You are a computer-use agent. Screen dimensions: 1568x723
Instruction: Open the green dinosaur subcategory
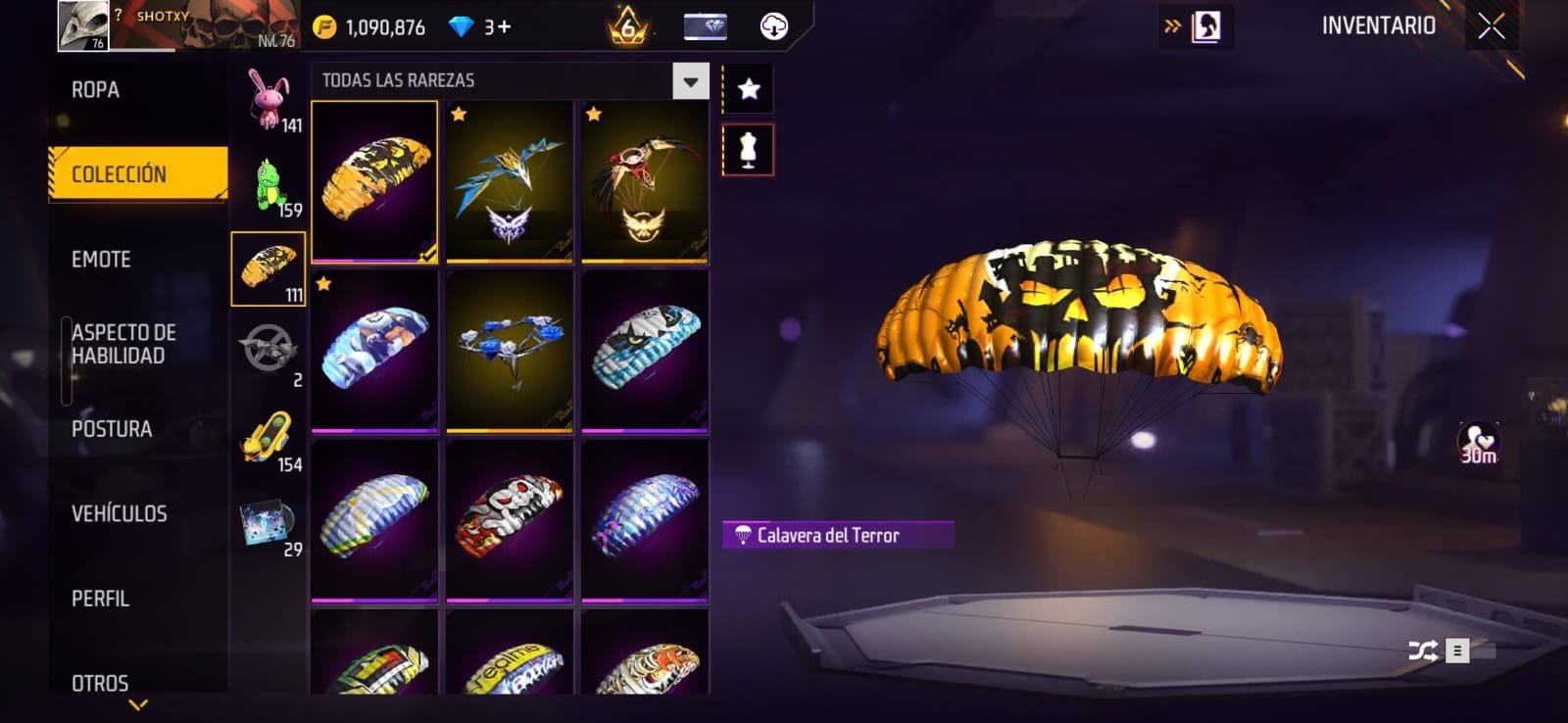pyautogui.click(x=269, y=185)
